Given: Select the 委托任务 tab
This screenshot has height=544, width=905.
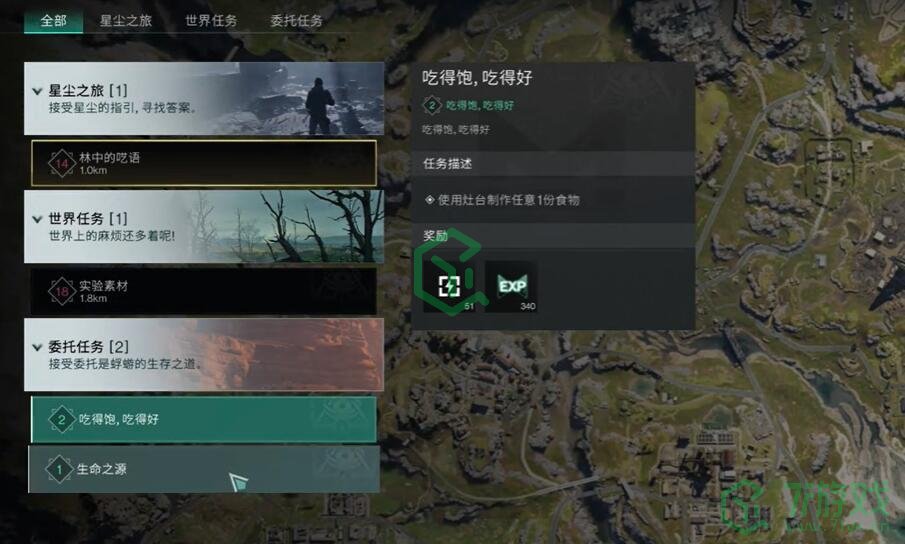Looking at the screenshot, I should tap(296, 20).
